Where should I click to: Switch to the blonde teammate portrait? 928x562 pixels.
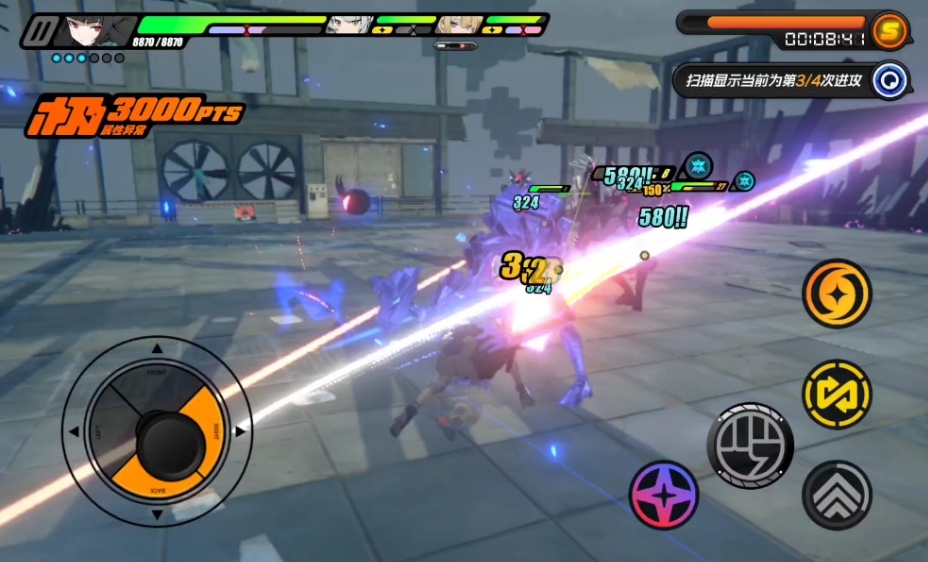[x=459, y=26]
